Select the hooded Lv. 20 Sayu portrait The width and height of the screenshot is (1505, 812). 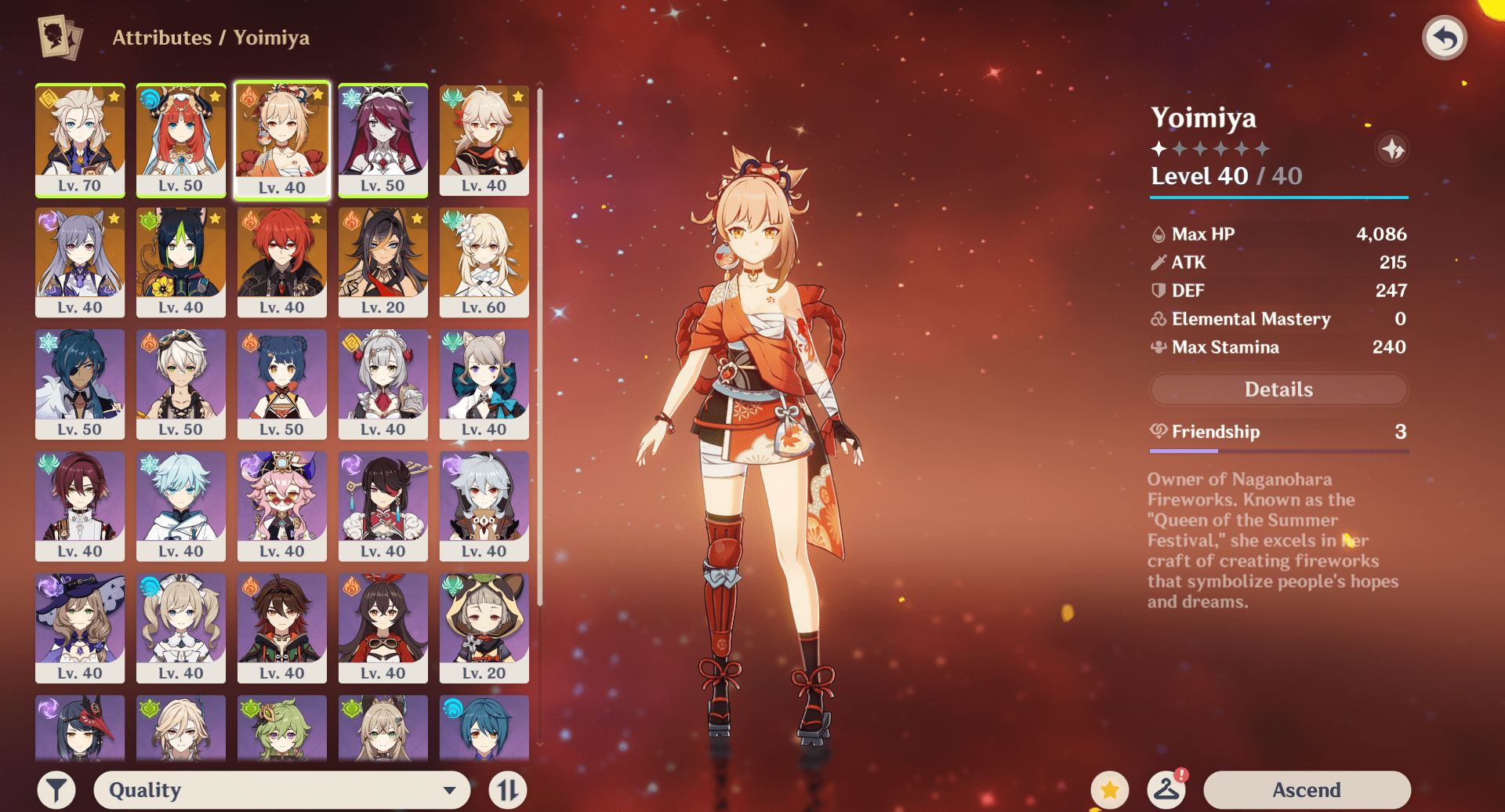point(484,628)
